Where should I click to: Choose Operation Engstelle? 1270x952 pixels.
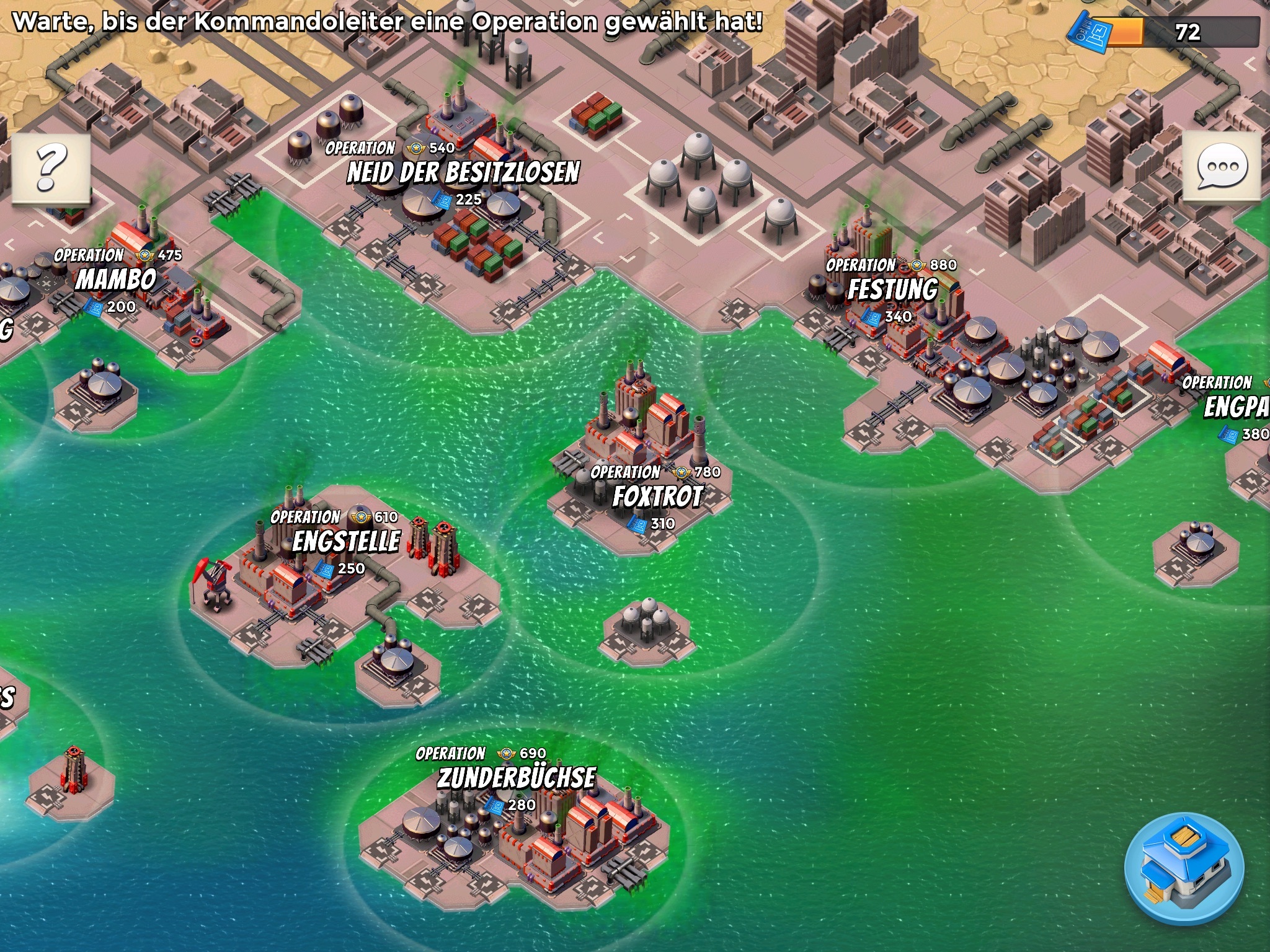[x=346, y=542]
